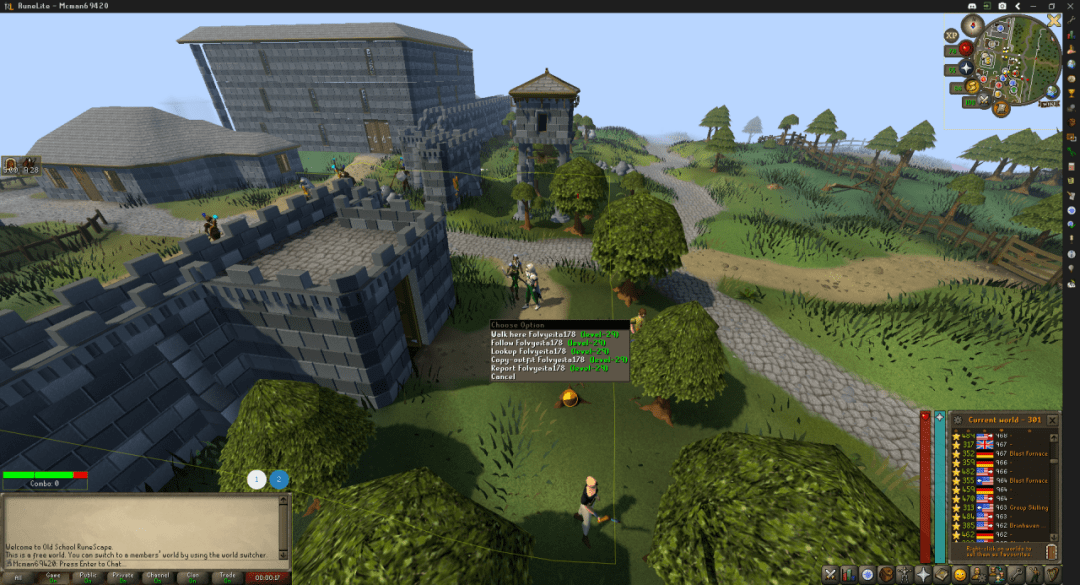Cancel the Choose Option menu
The width and height of the screenshot is (1080, 585).
(504, 377)
